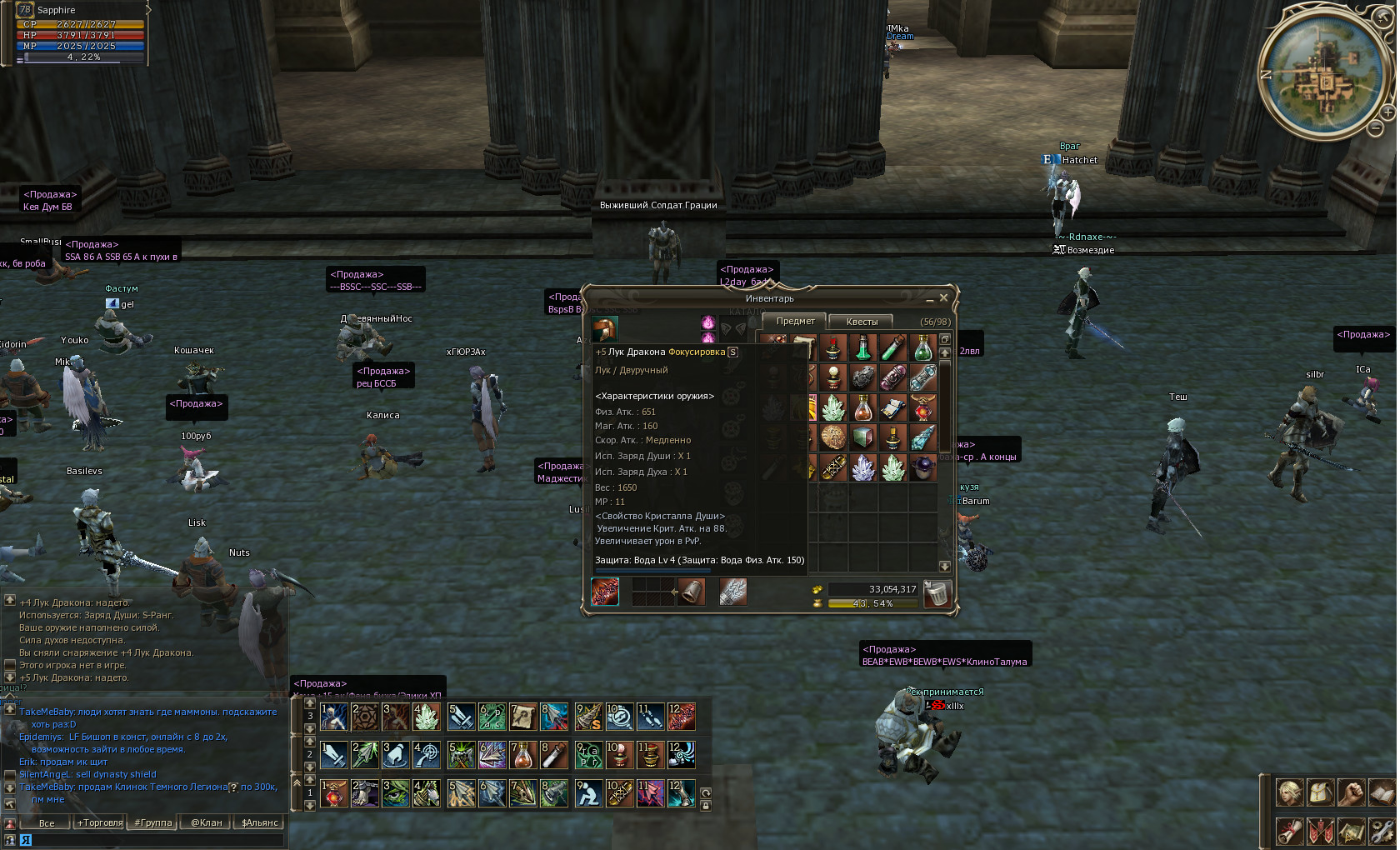The height and width of the screenshot is (850, 1400).
Task: Zoom out the minimap with minus button
Action: click(1375, 127)
